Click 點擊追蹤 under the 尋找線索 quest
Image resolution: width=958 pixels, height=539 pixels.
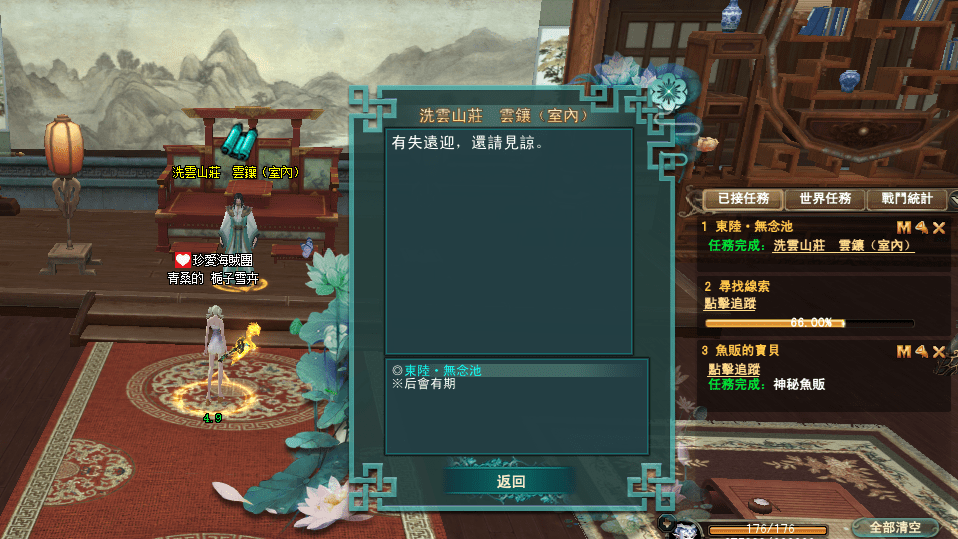(731, 302)
